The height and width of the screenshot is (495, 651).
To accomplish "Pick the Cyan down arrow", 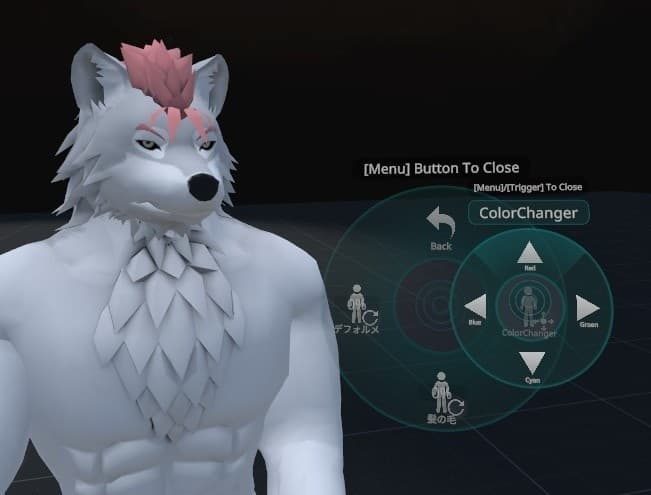I will [532, 363].
